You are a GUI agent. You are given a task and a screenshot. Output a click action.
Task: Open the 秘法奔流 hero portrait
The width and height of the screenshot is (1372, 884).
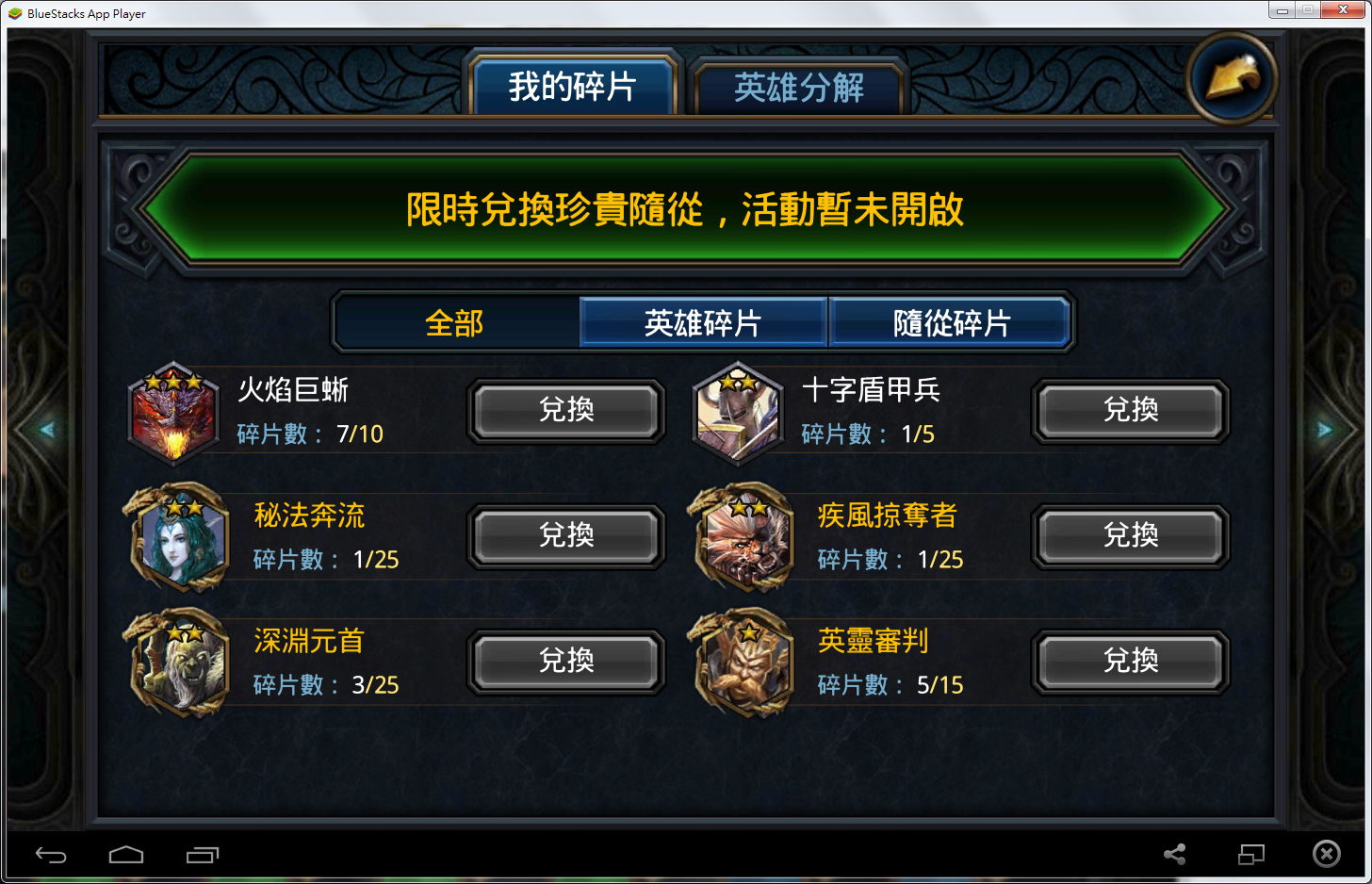179,537
